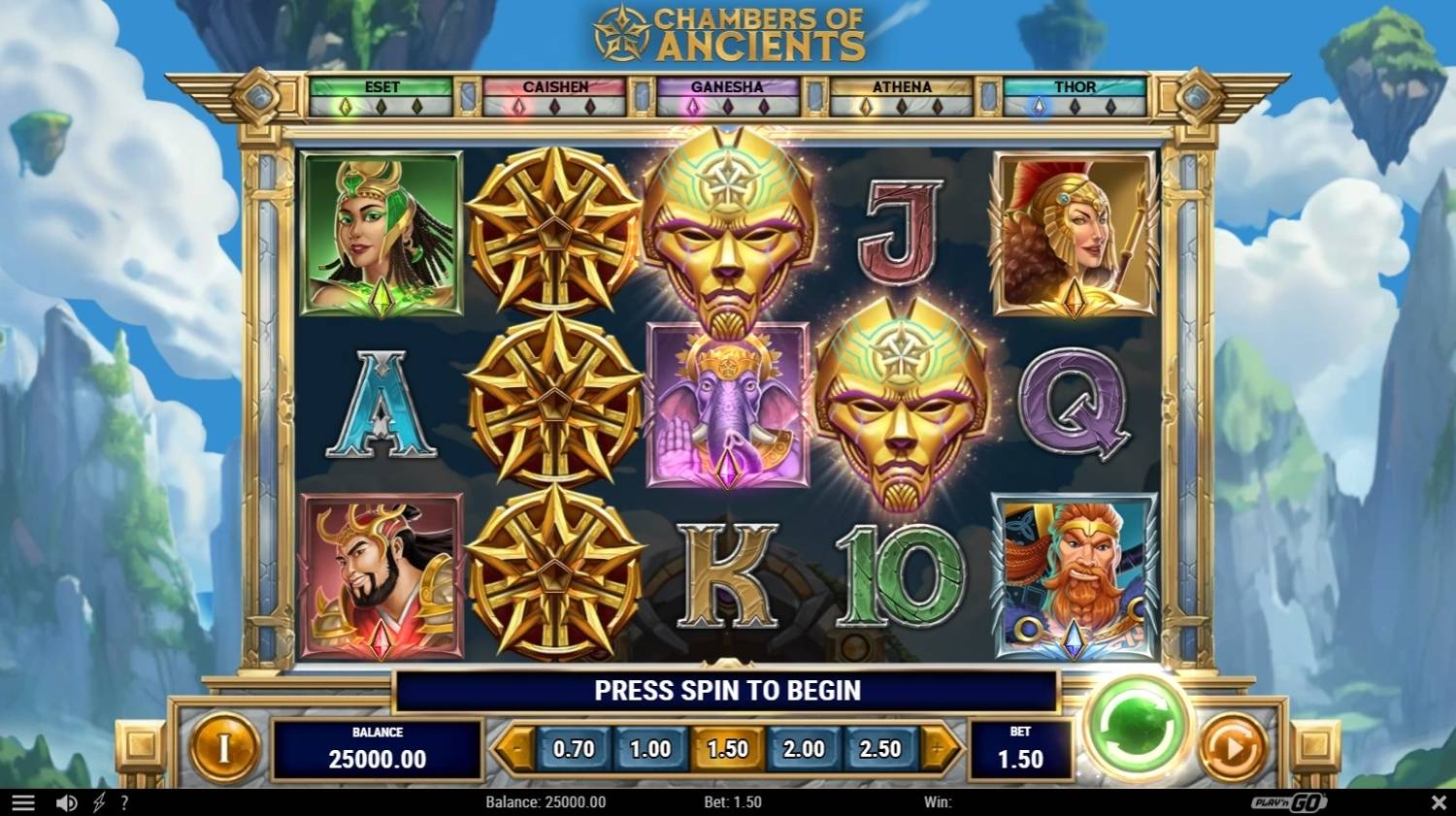Select bet amount 0.70

click(x=575, y=748)
